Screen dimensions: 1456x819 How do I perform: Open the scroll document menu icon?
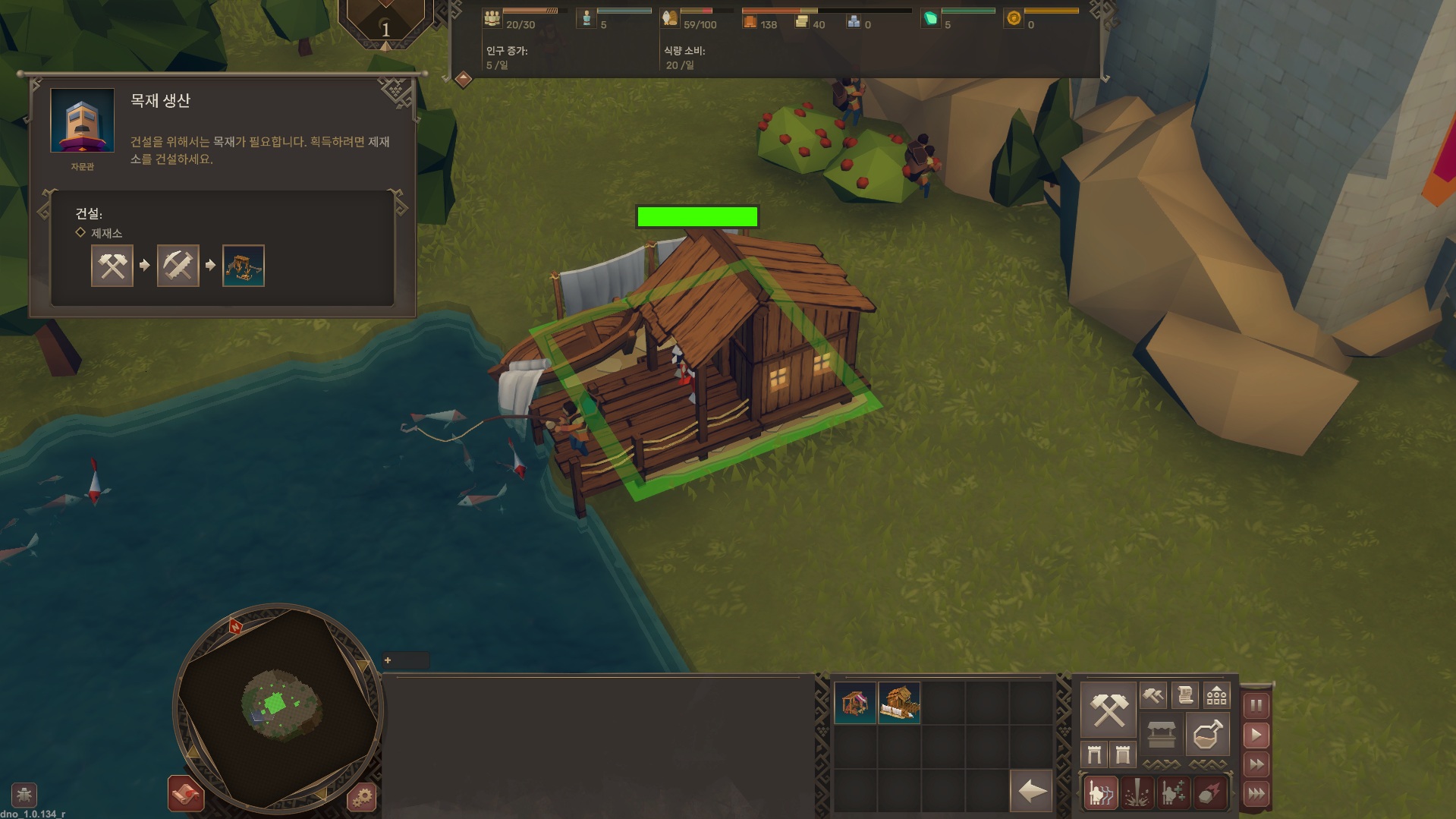coord(1184,695)
